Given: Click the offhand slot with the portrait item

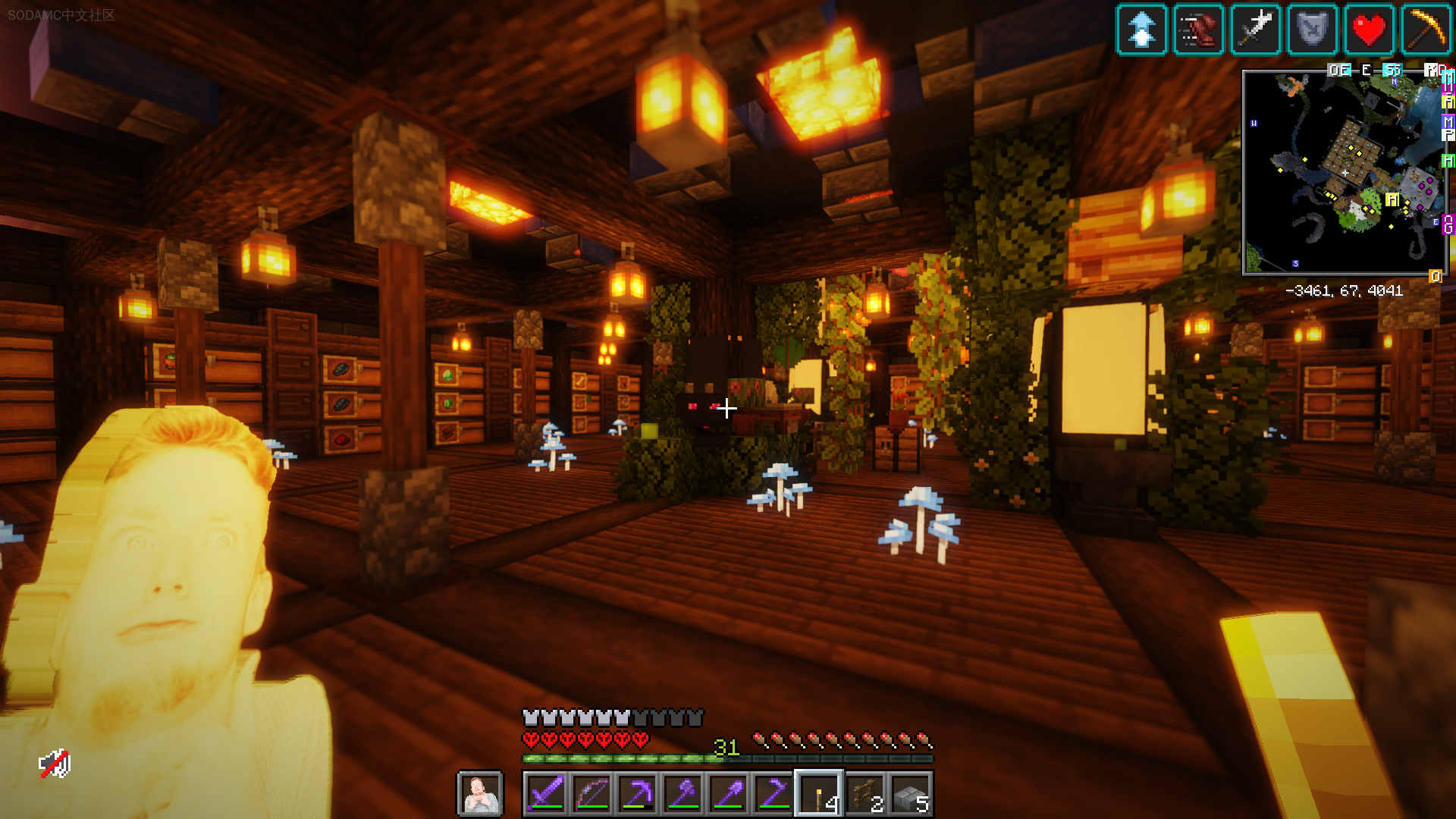Looking at the screenshot, I should click(480, 794).
